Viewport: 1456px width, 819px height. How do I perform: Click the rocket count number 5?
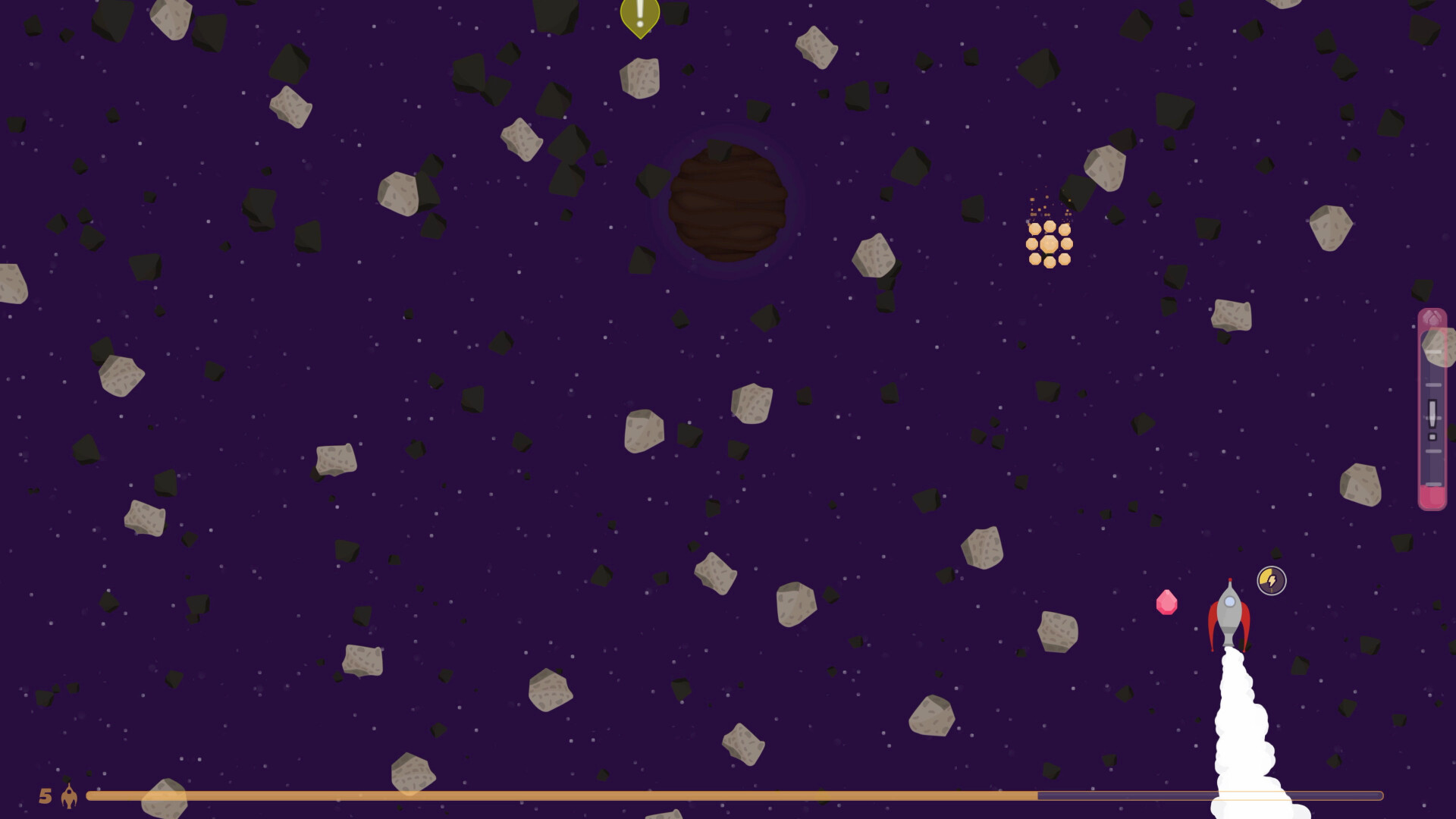point(46,796)
